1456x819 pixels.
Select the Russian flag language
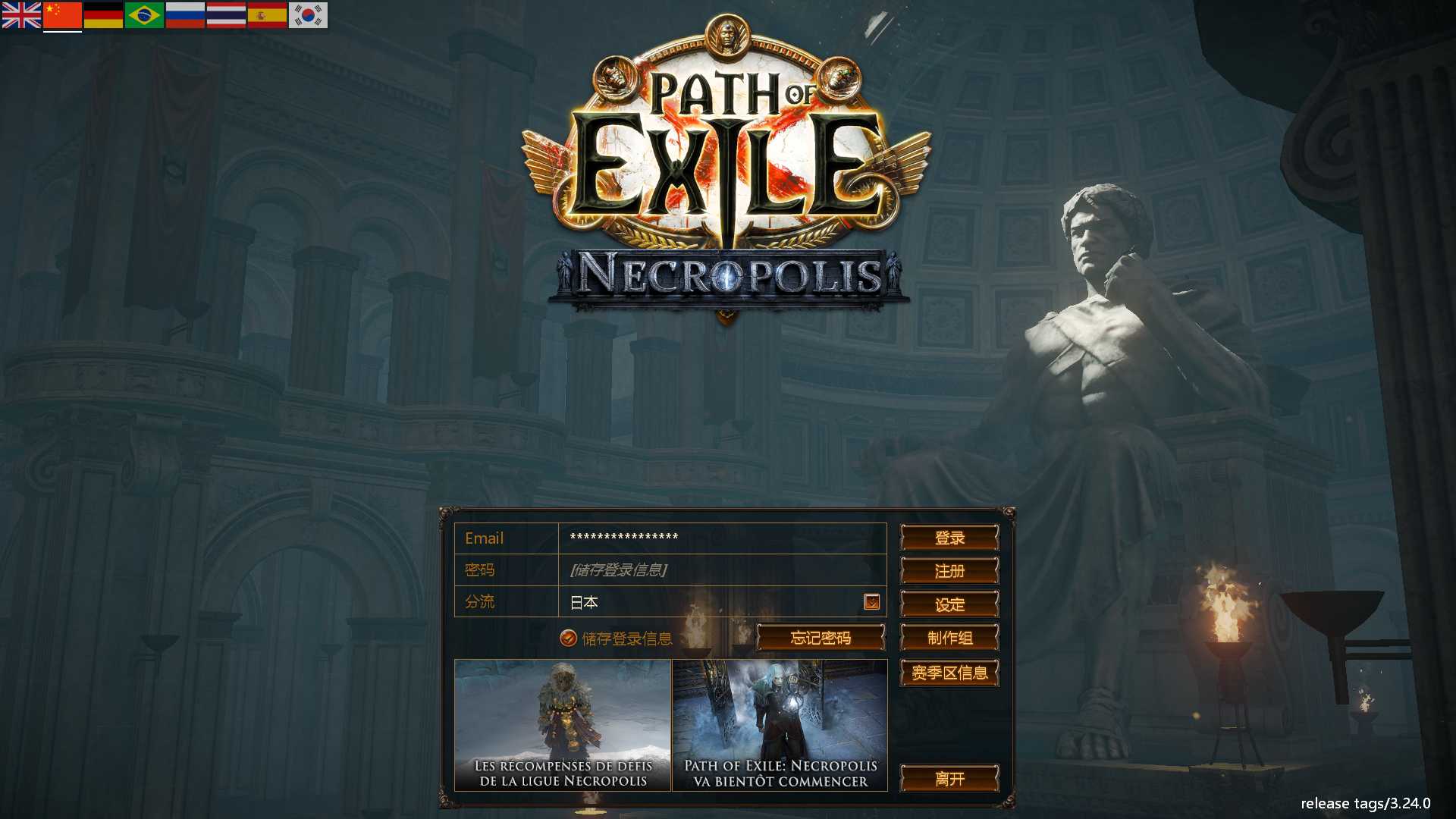(x=185, y=14)
